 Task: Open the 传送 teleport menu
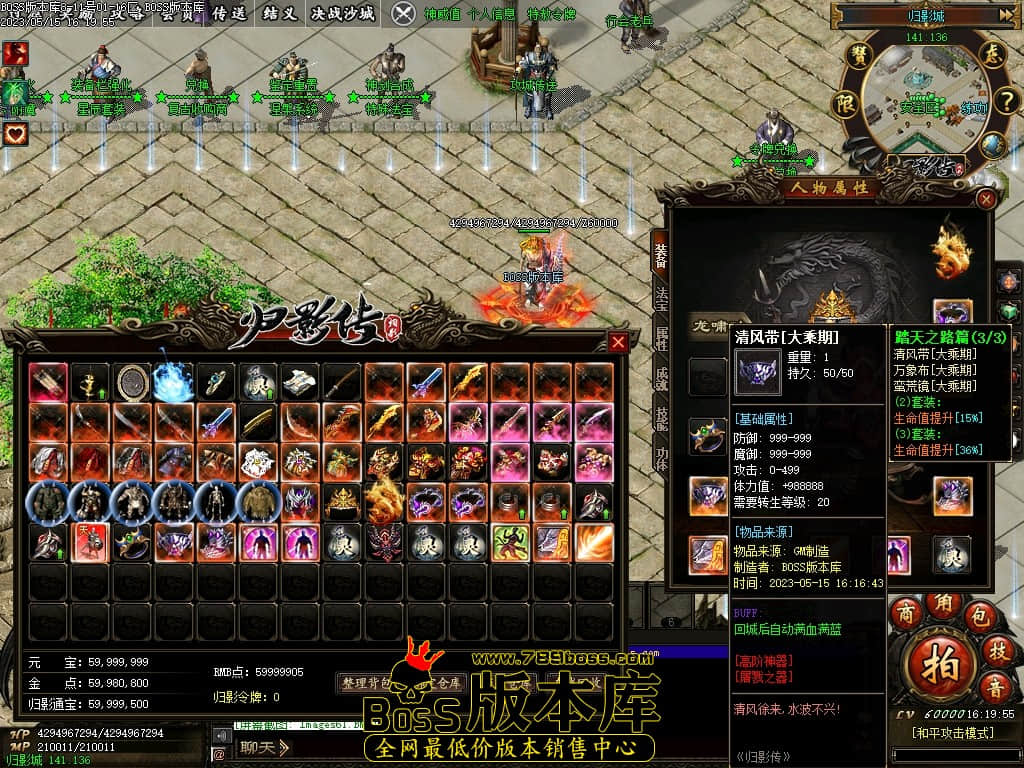[x=229, y=13]
